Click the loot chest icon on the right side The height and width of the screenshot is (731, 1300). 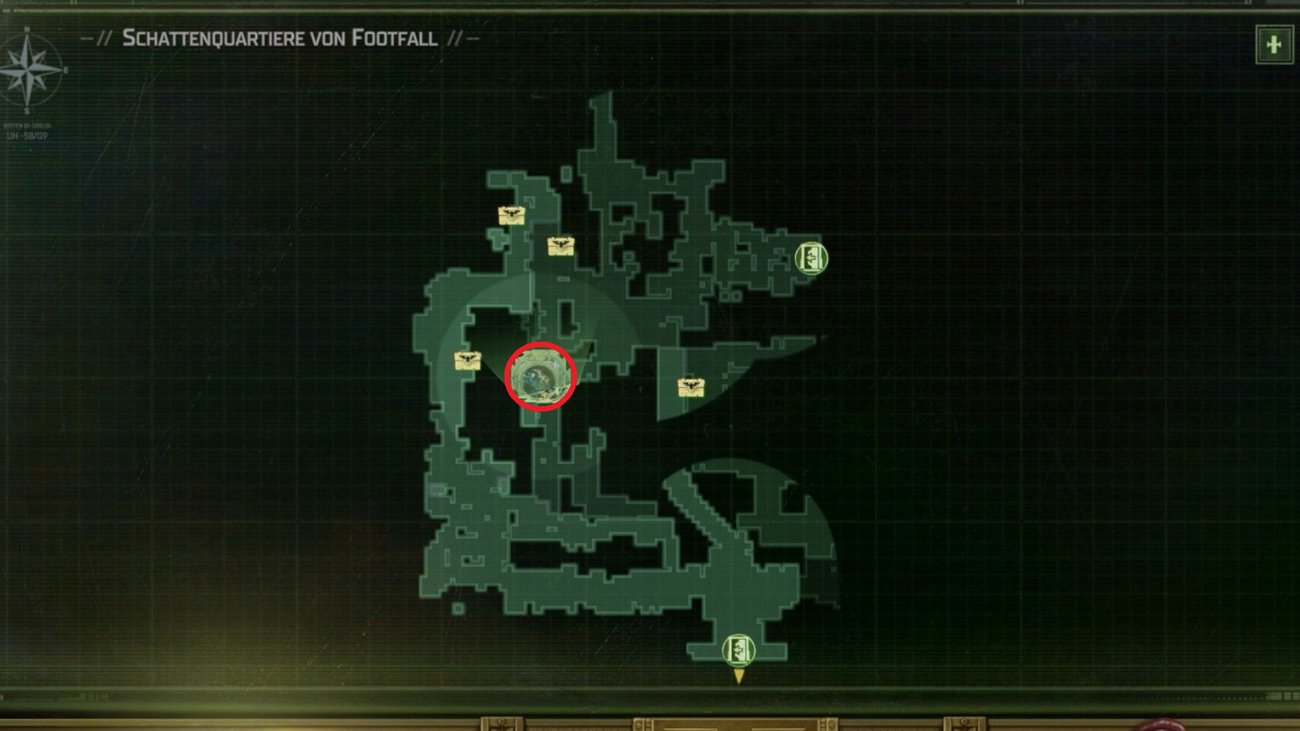pos(690,384)
